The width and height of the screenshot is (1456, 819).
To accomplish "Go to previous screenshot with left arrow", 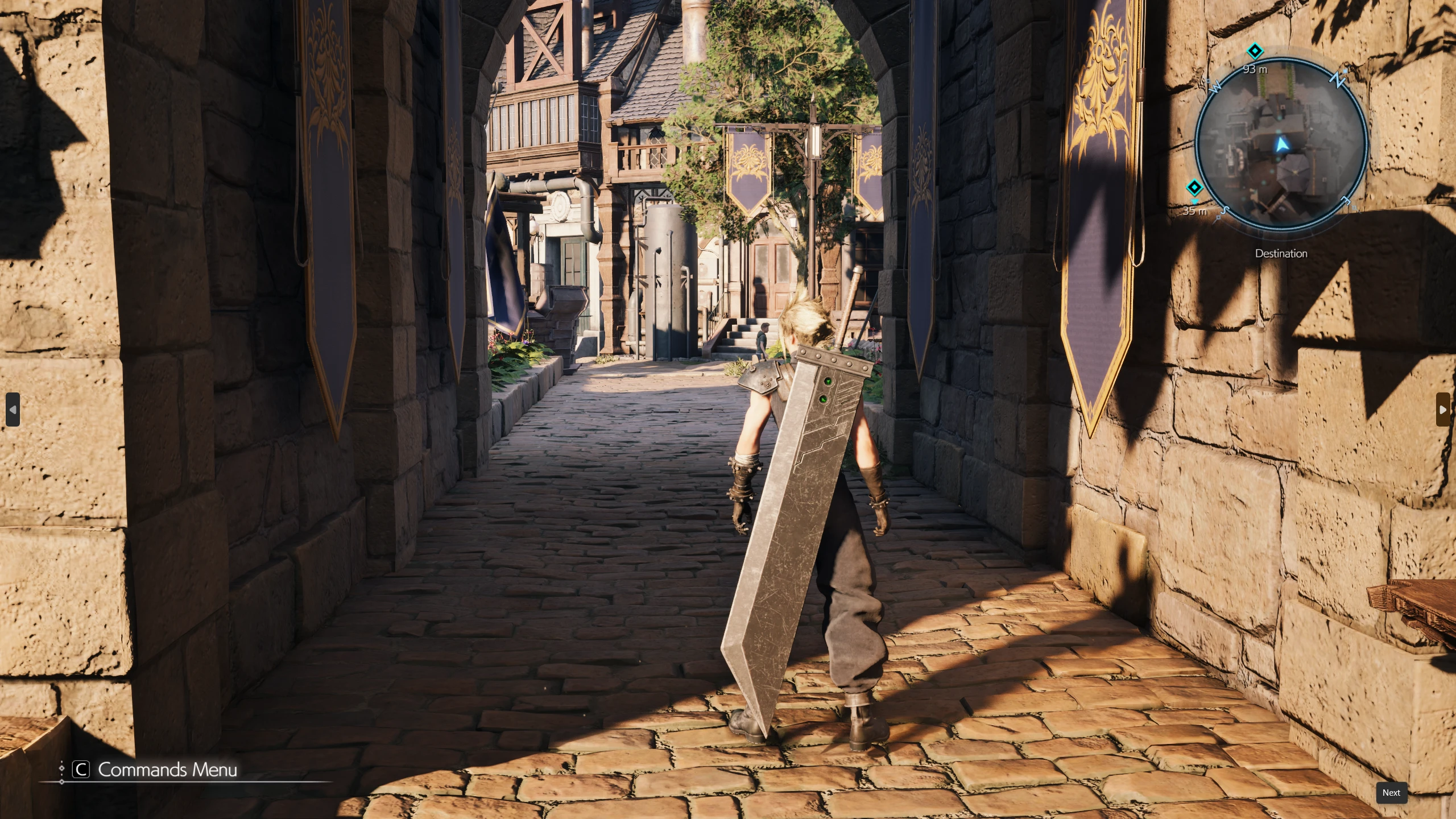I will (x=13, y=409).
